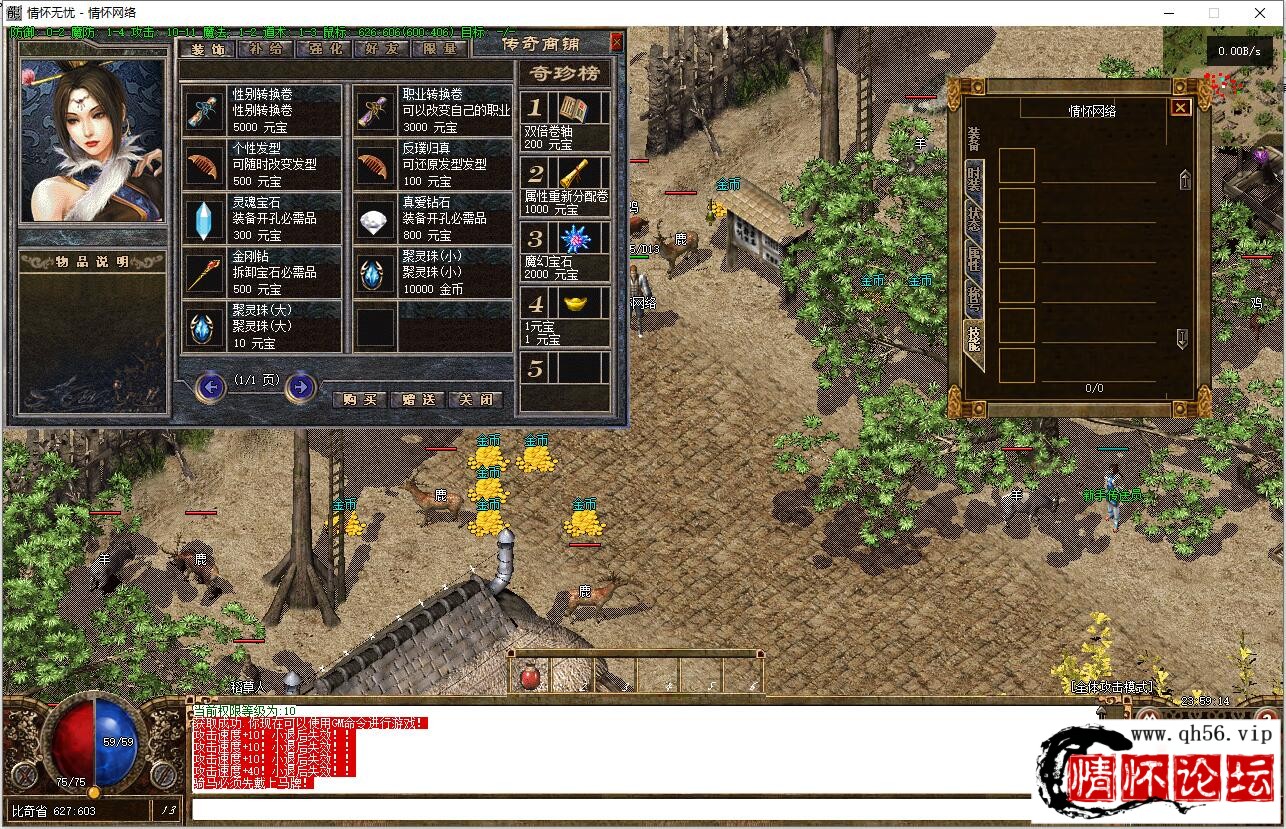Screen dimensions: 1286x829
Task: Choose the 职业转换卷 for 3000 元宝
Action: (x=432, y=110)
